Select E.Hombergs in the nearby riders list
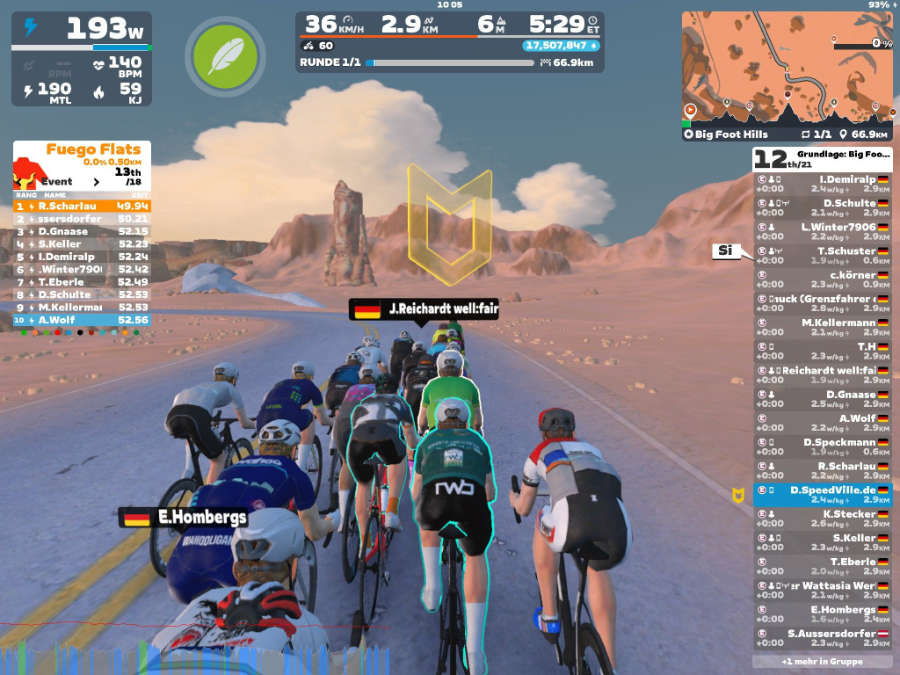 pyautogui.click(x=822, y=614)
